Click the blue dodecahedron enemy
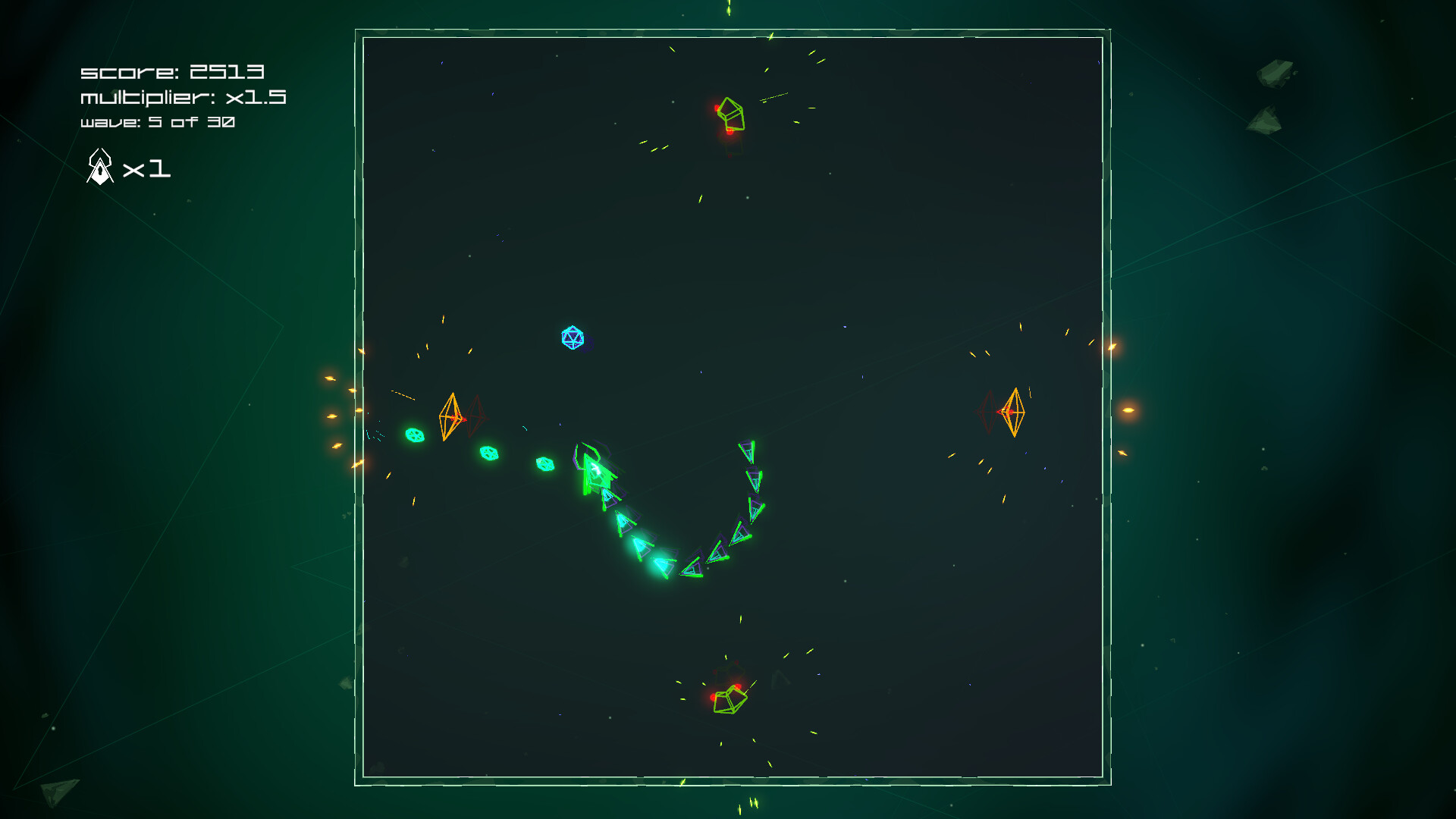Image resolution: width=1456 pixels, height=819 pixels. [572, 337]
